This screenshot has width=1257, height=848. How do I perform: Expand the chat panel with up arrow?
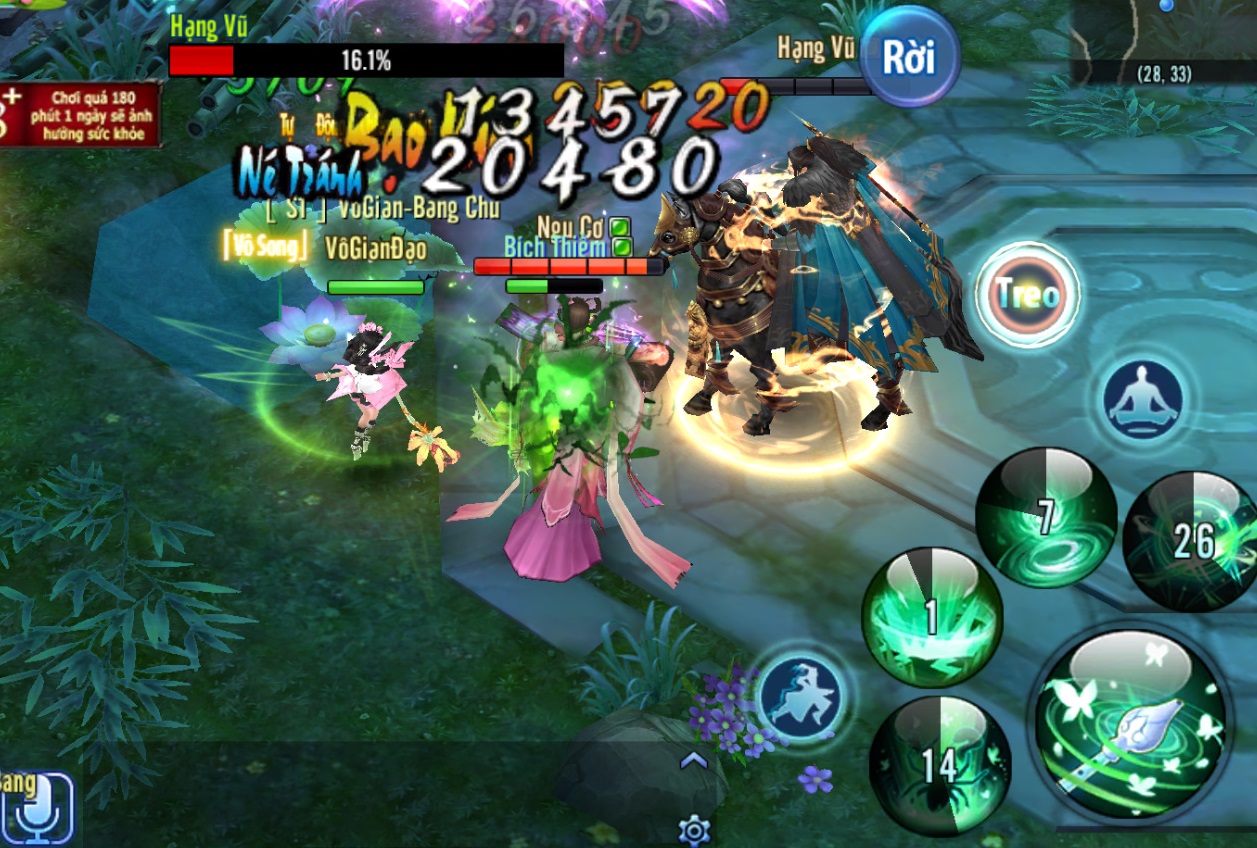pos(694,761)
